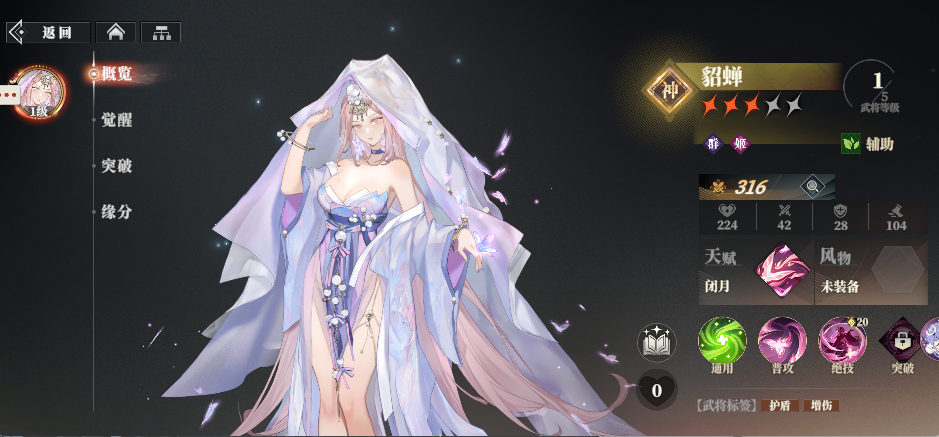This screenshot has width=939, height=437.
Task: Open the 突破 breakthrough tab
Action: [x=116, y=166]
